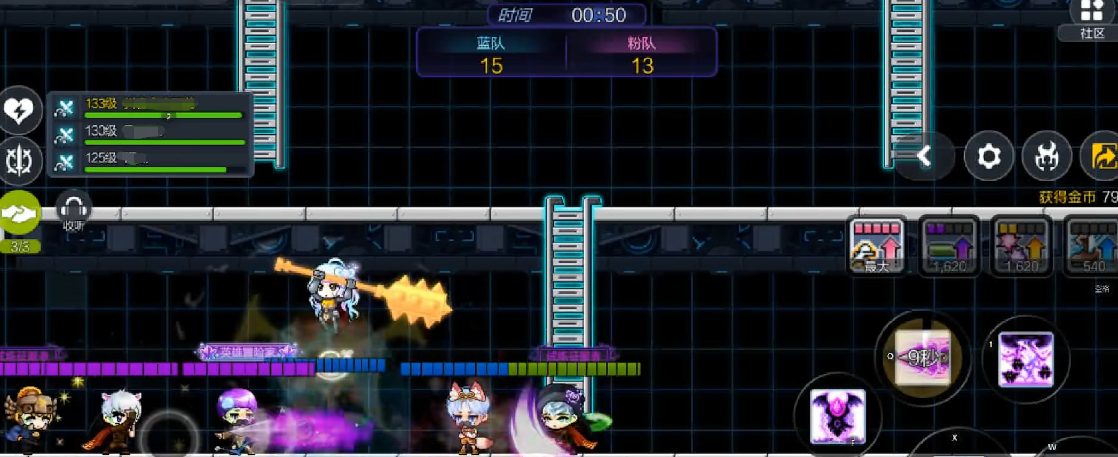This screenshot has width=1118, height=457.
Task: Click the settings gear button
Action: pyautogui.click(x=988, y=156)
